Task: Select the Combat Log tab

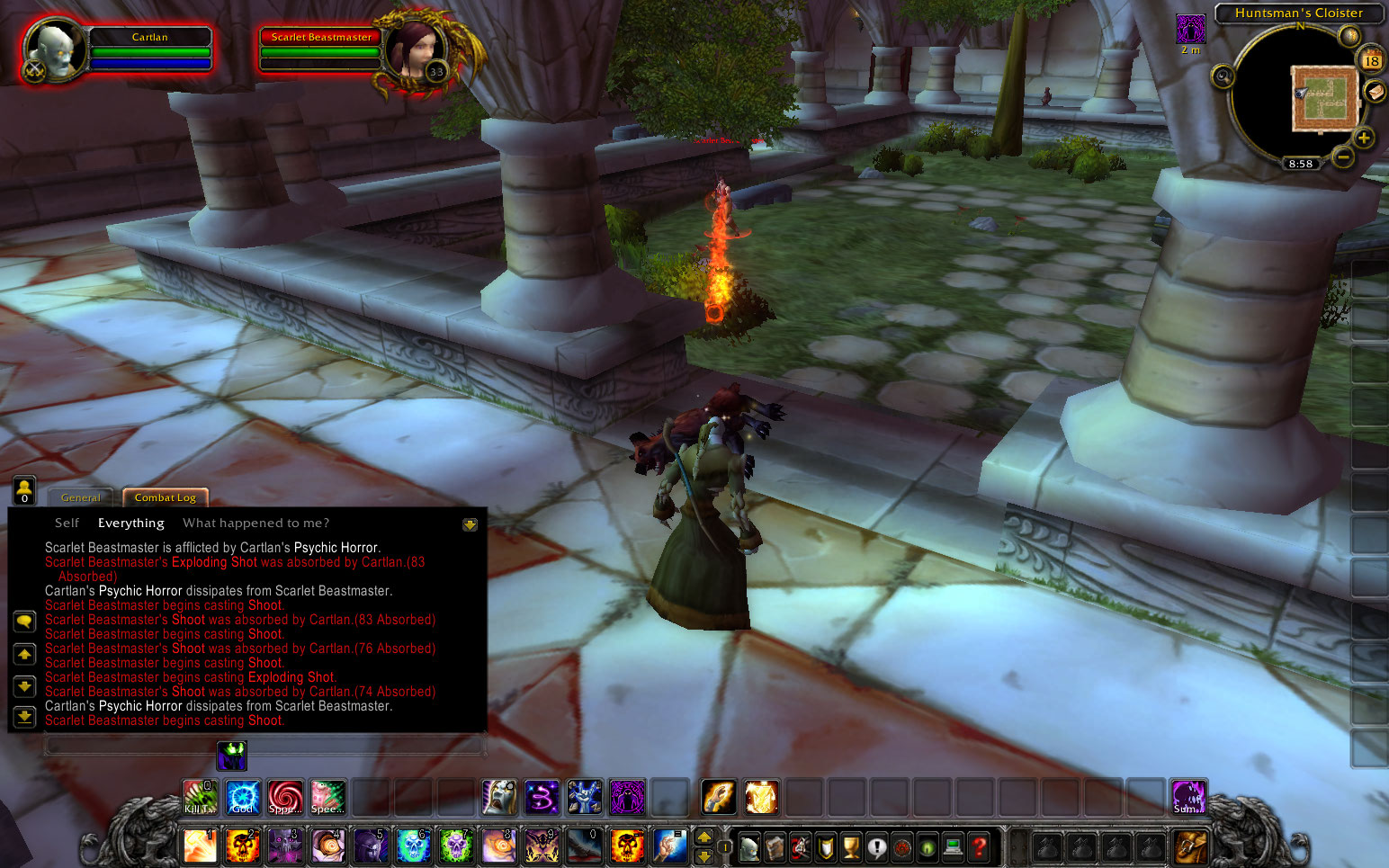Action: click(x=165, y=497)
